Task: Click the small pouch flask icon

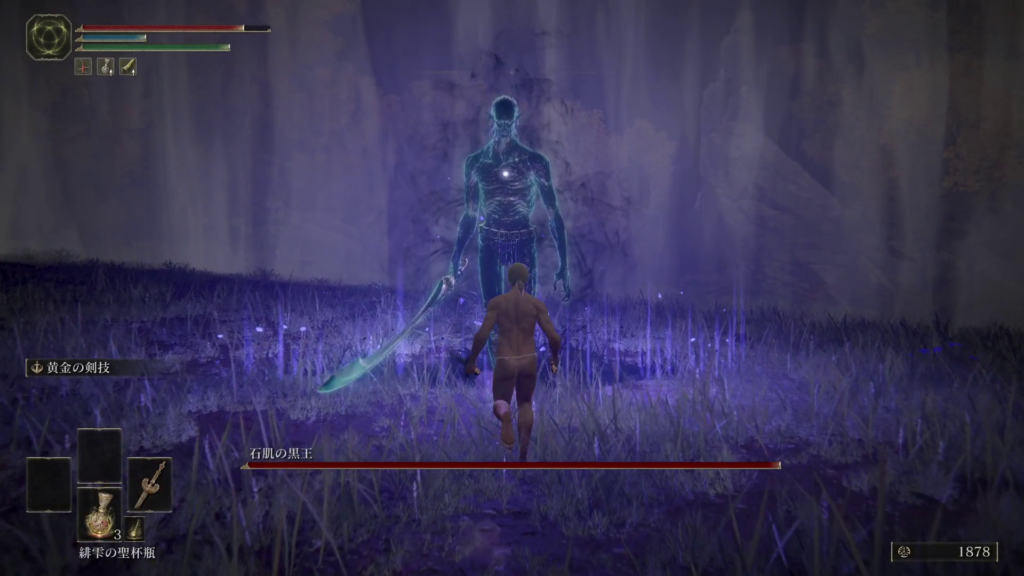Action: [136, 529]
